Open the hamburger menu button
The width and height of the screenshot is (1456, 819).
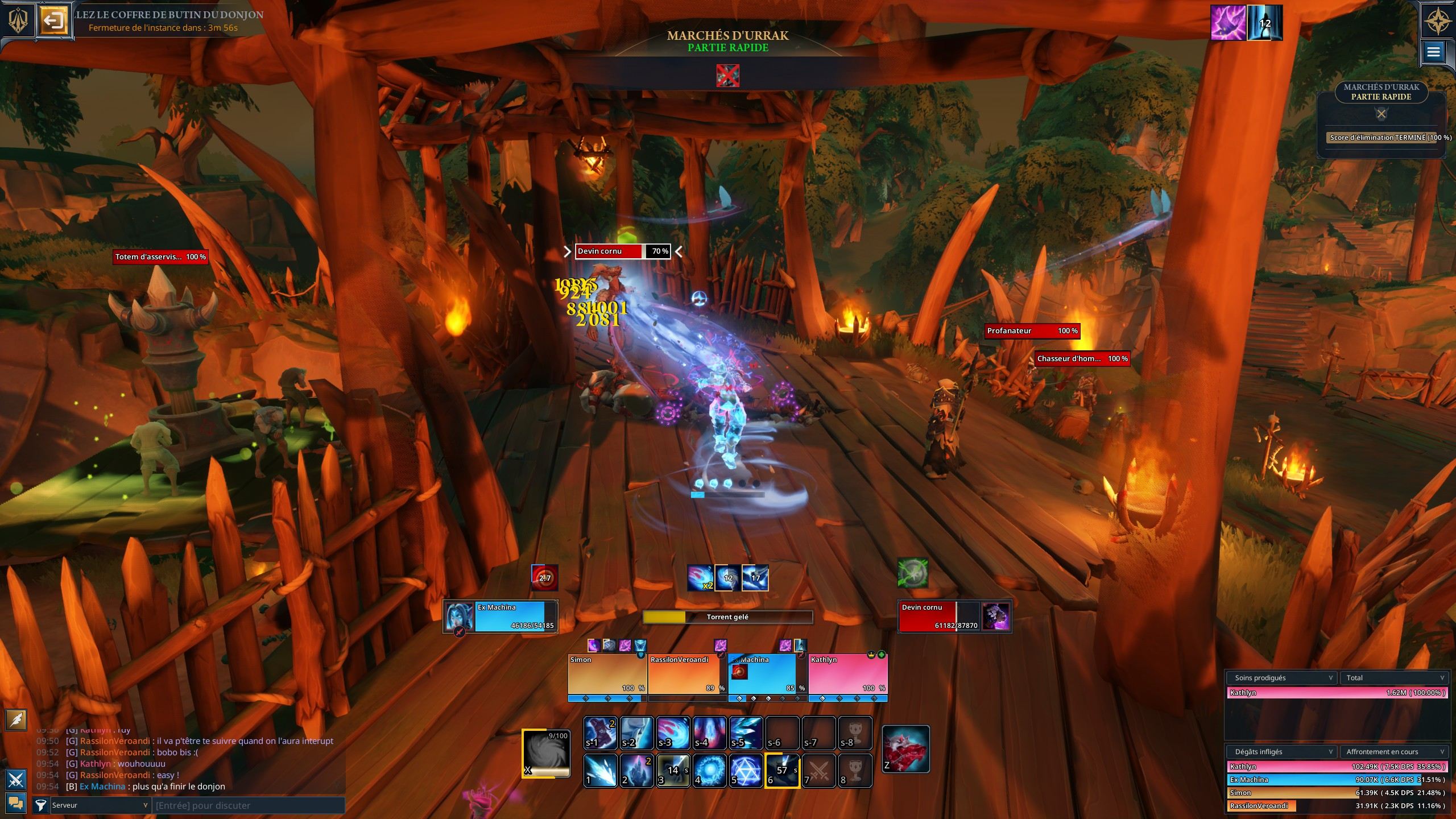[x=1433, y=52]
